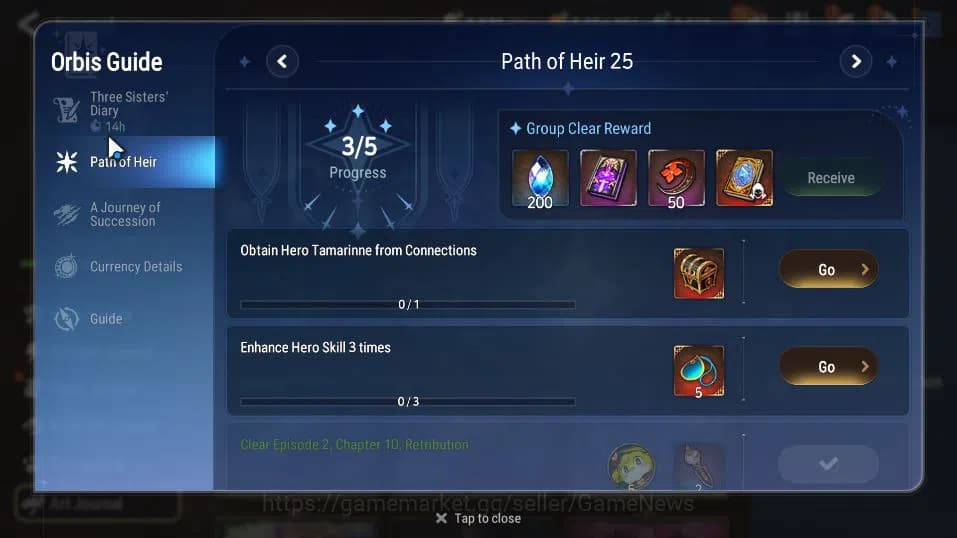This screenshot has width=957, height=538.
Task: Click Go for Enhance Hero Skill quest
Action: click(828, 366)
